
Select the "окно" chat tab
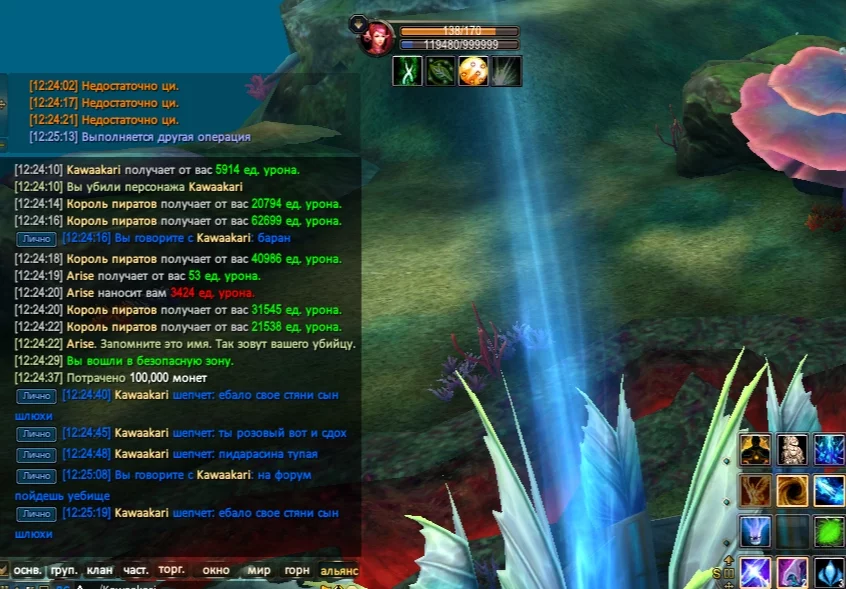click(215, 570)
